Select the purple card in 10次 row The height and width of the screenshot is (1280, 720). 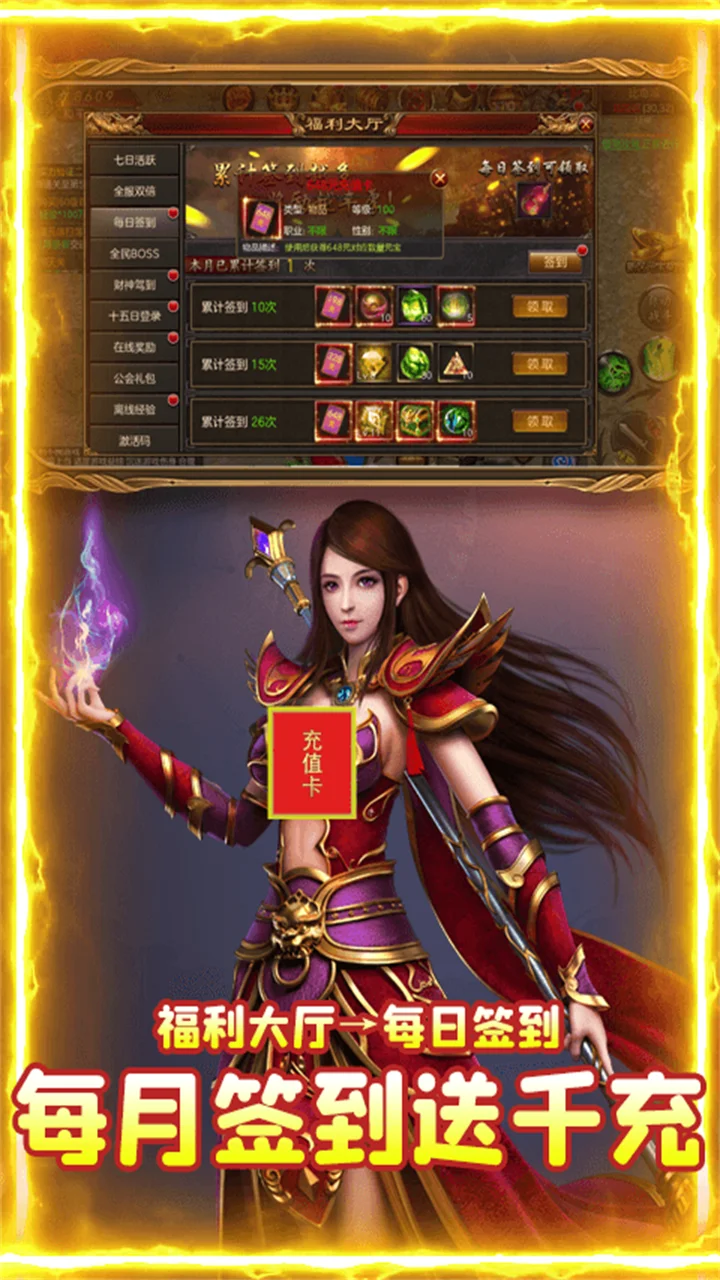click(333, 306)
